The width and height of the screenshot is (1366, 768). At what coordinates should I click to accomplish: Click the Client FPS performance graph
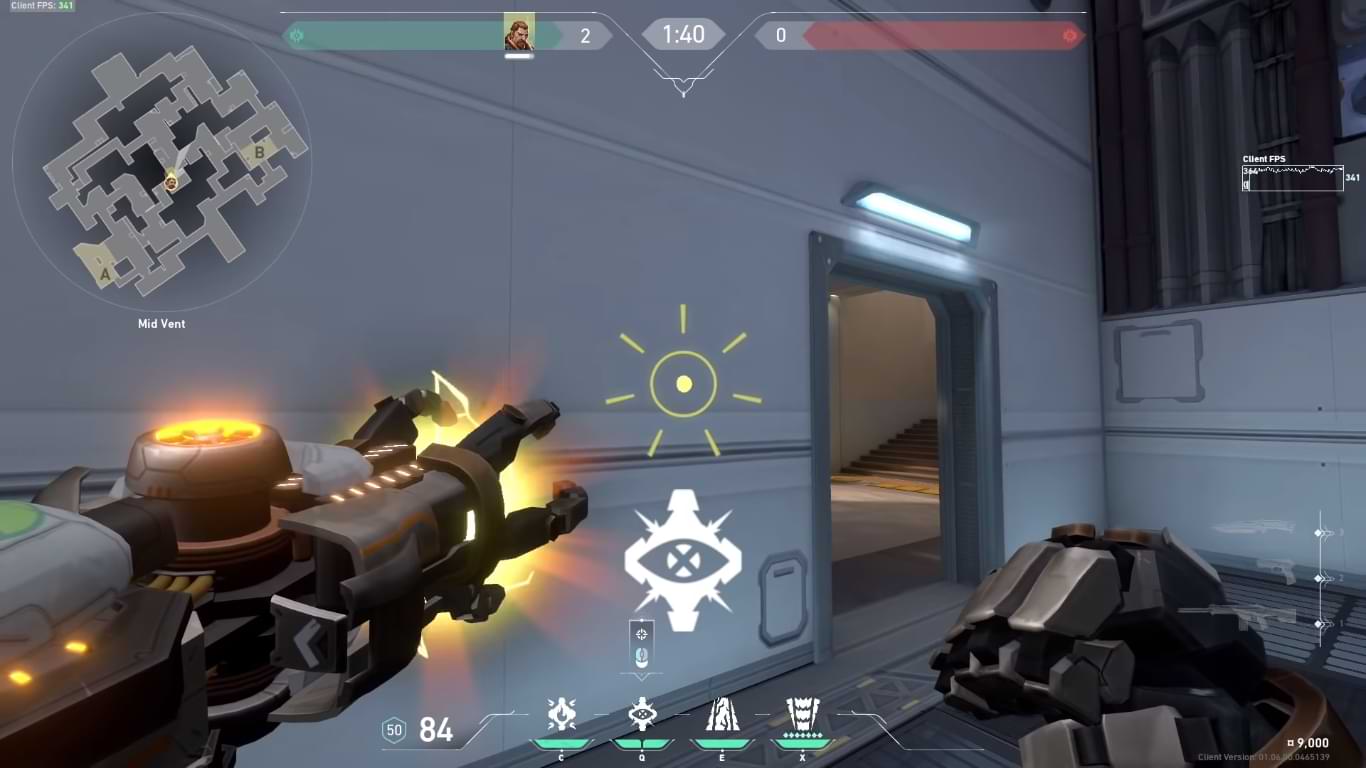1292,178
